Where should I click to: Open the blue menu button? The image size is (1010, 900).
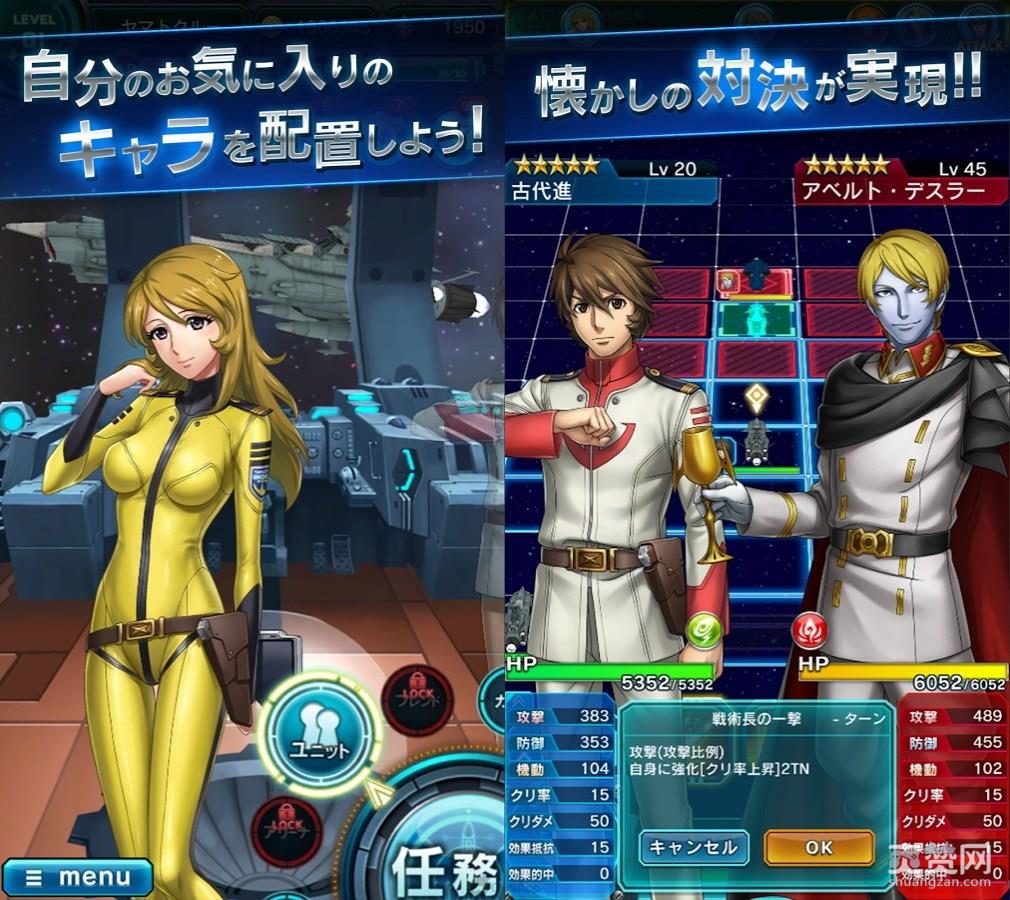coord(77,877)
